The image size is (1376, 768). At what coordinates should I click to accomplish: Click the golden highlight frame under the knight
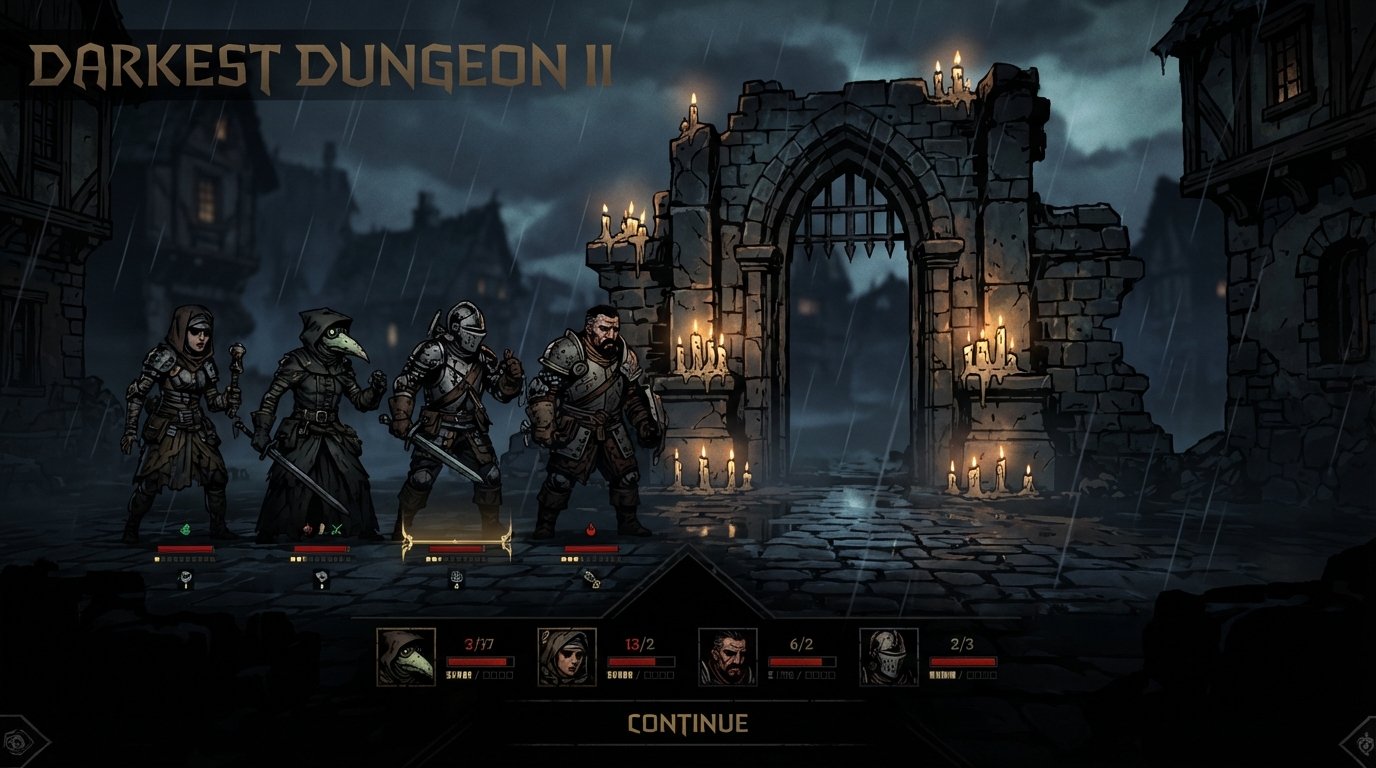click(455, 540)
